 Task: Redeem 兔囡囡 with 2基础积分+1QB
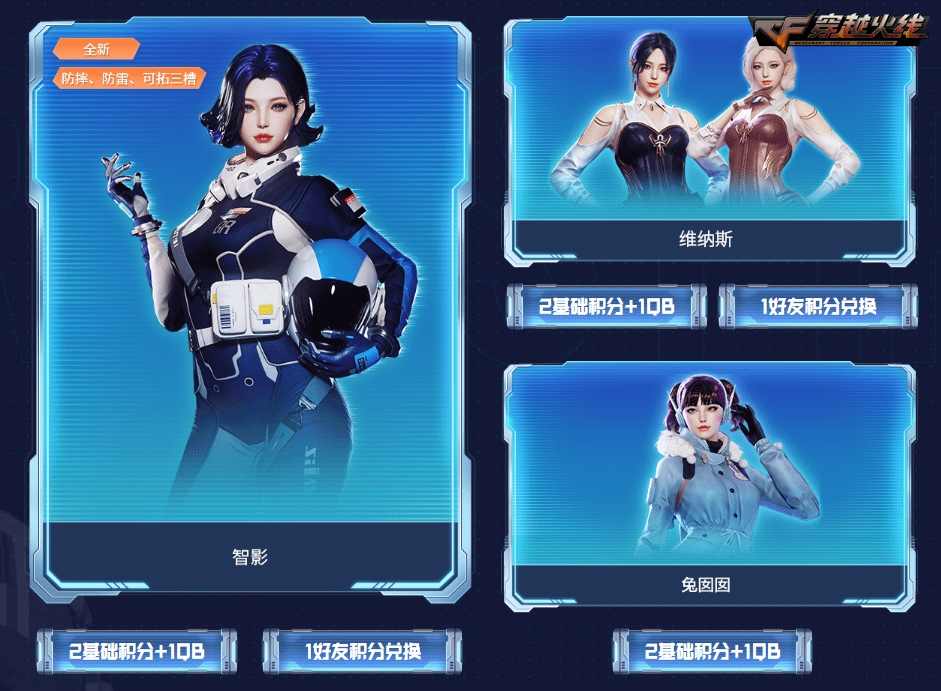712,651
